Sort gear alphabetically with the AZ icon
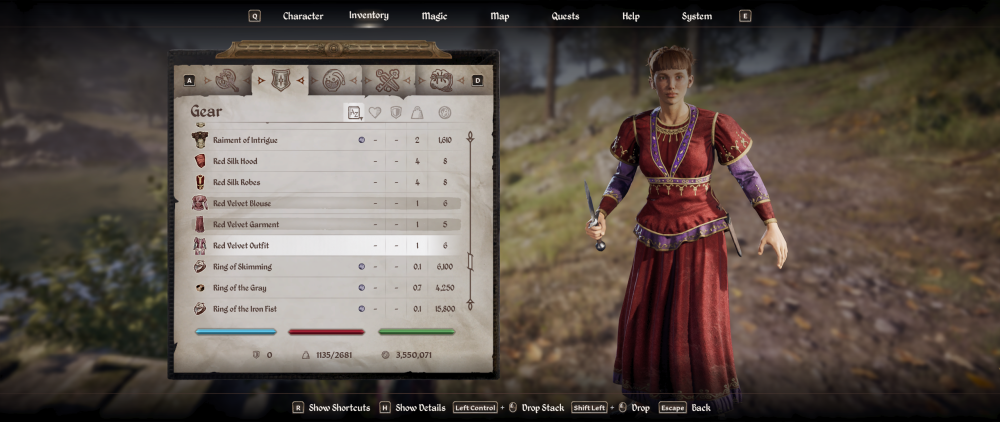1000x422 pixels. 354,113
